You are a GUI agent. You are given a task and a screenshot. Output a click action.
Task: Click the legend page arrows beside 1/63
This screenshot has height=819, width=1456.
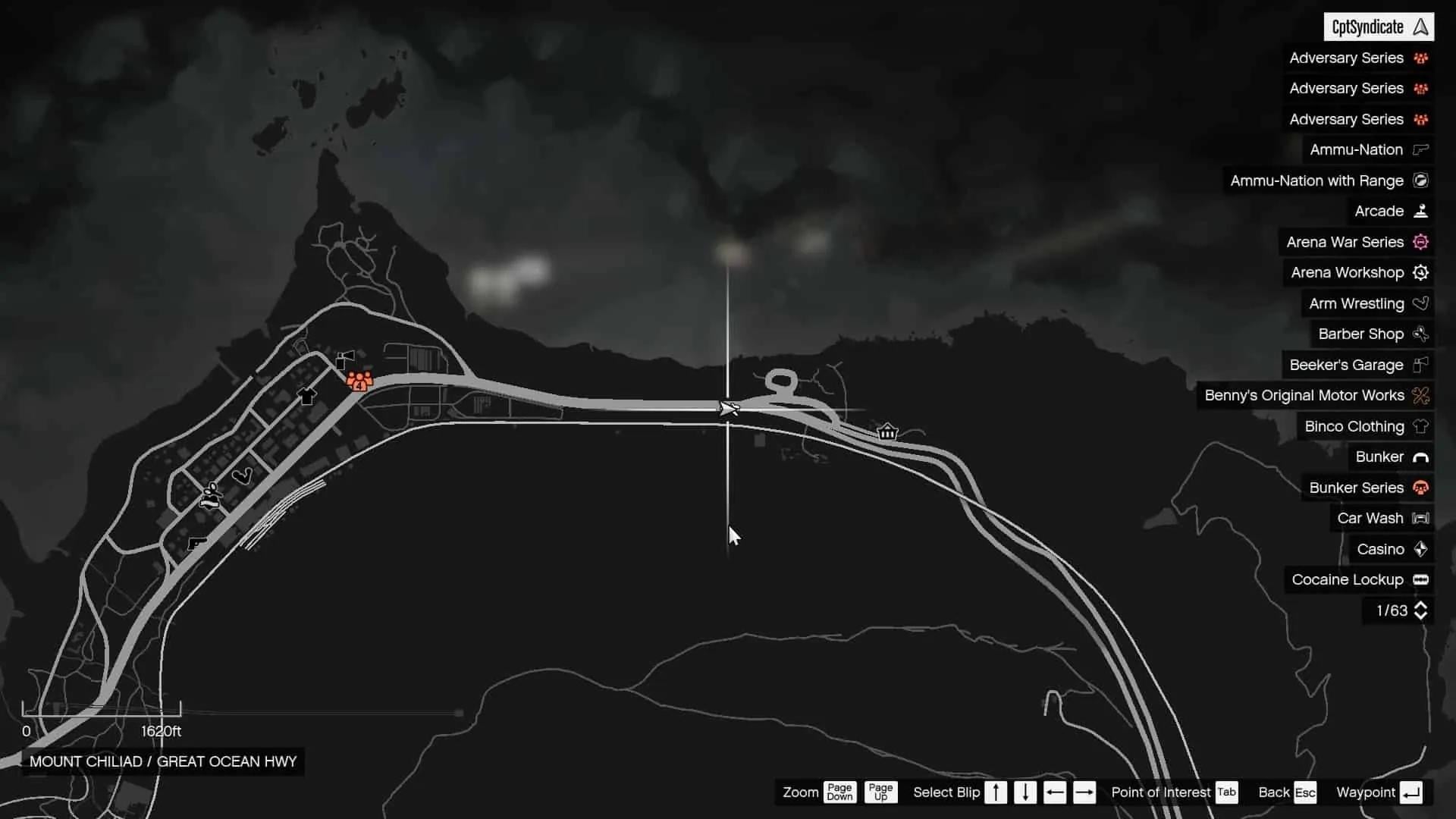(1420, 610)
